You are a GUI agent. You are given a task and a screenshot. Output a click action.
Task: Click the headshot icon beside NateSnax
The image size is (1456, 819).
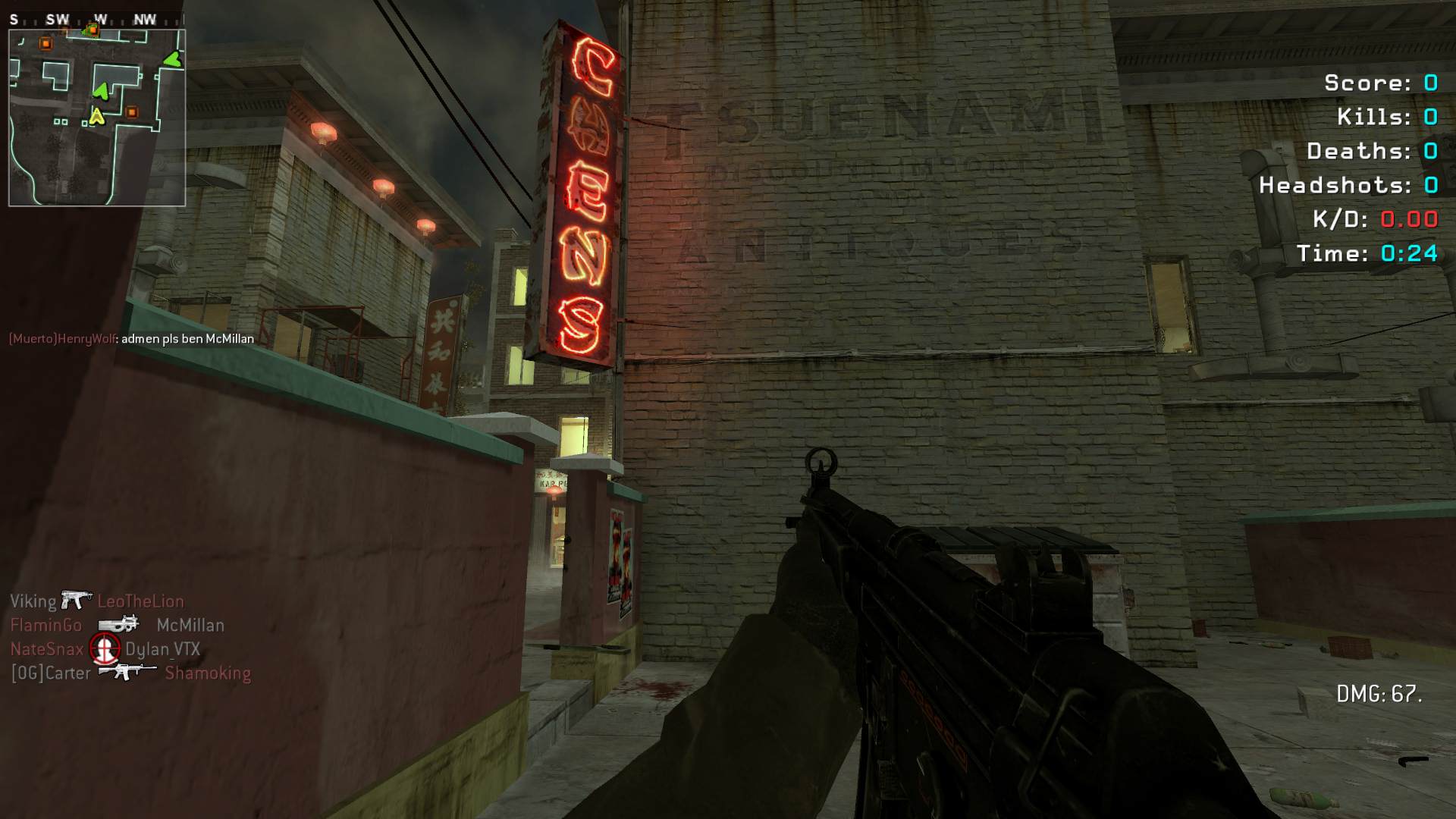(x=105, y=648)
